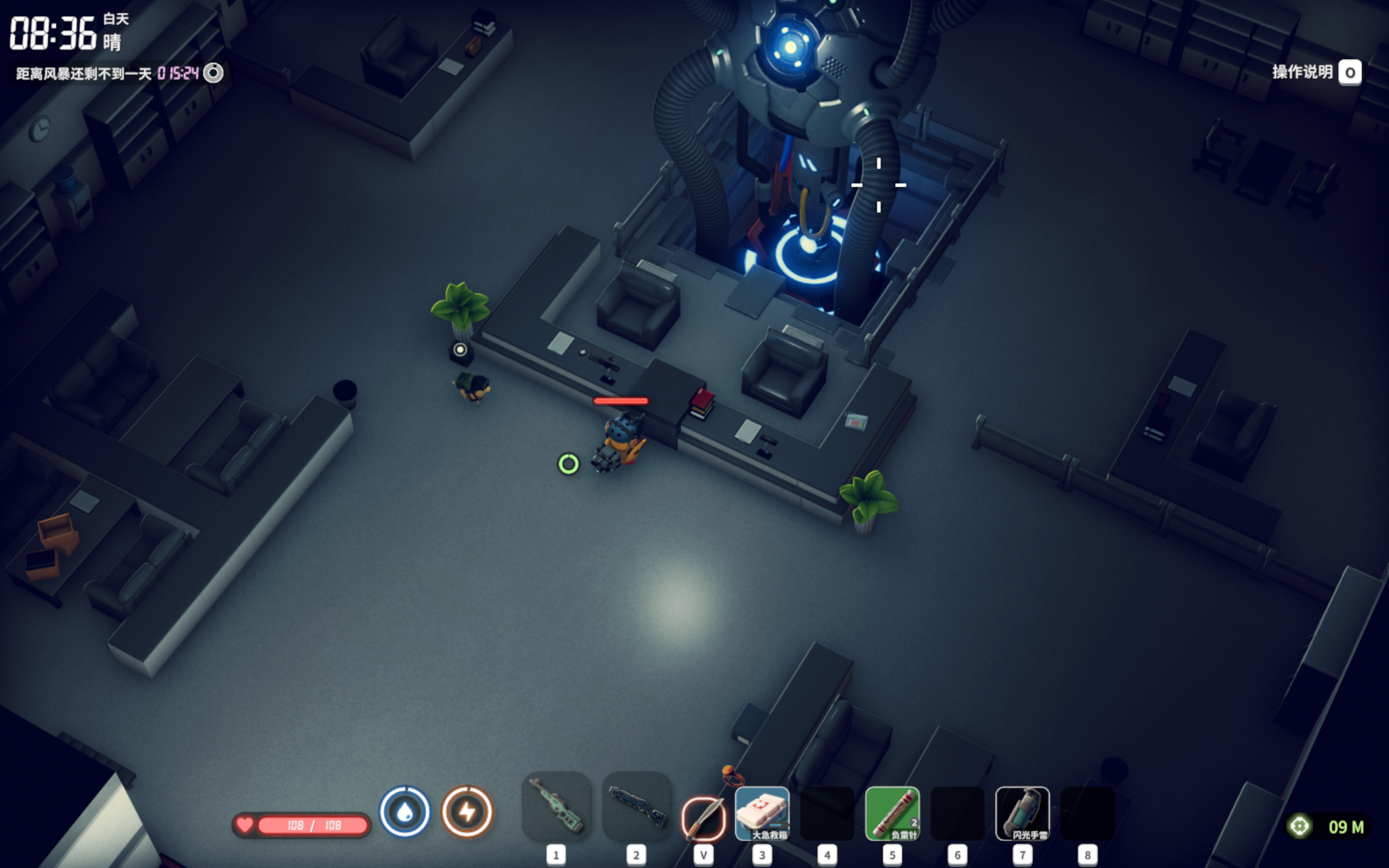This screenshot has height=868, width=1389.
Task: Use the 大急救箱 first aid kit
Action: 762,813
